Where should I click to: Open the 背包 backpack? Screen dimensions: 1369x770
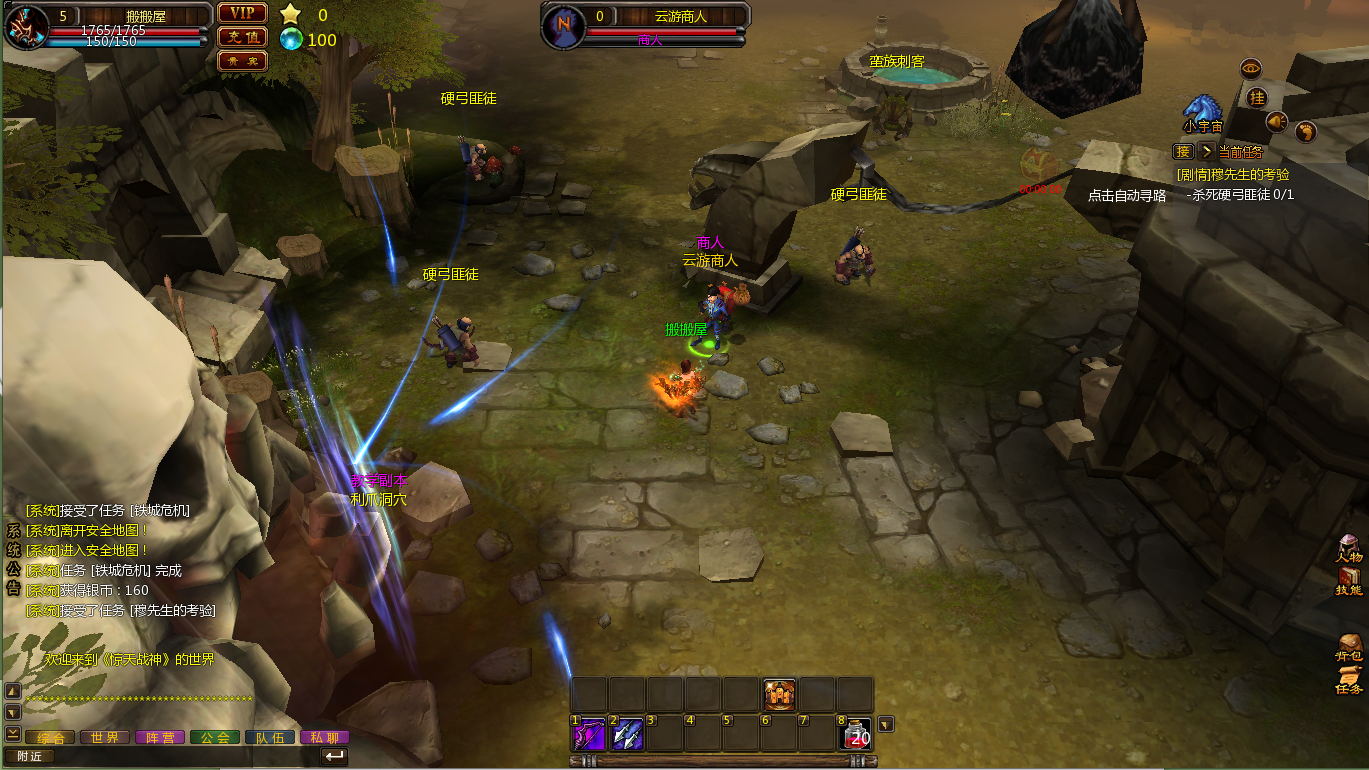(x=1349, y=648)
